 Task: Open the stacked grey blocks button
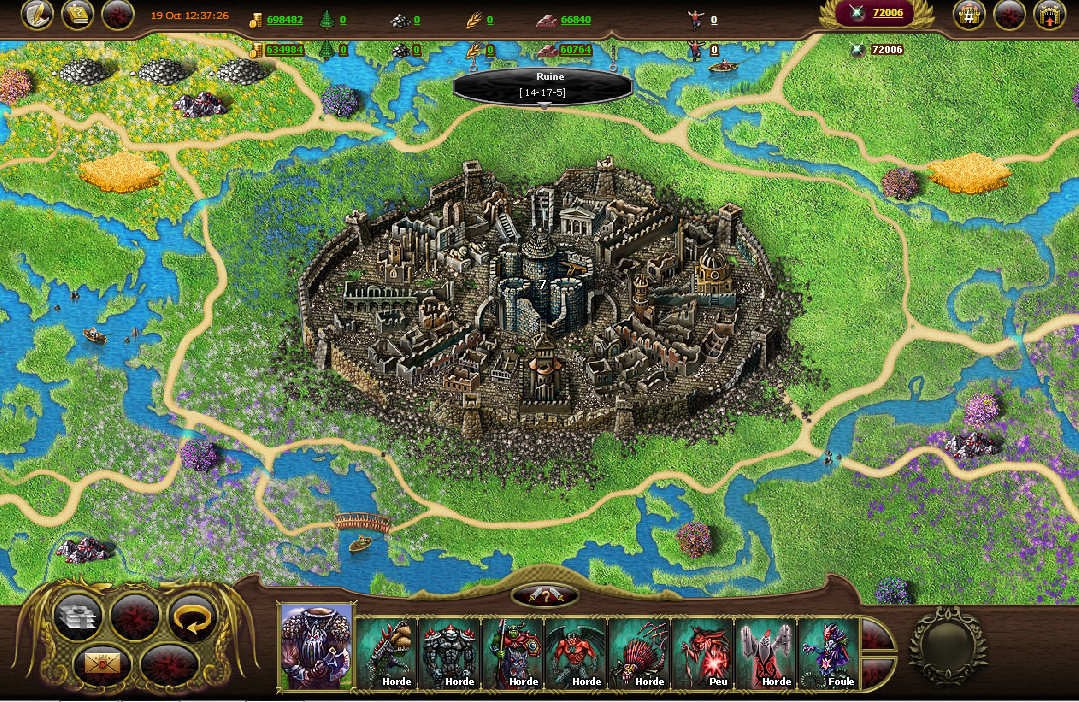tap(78, 618)
